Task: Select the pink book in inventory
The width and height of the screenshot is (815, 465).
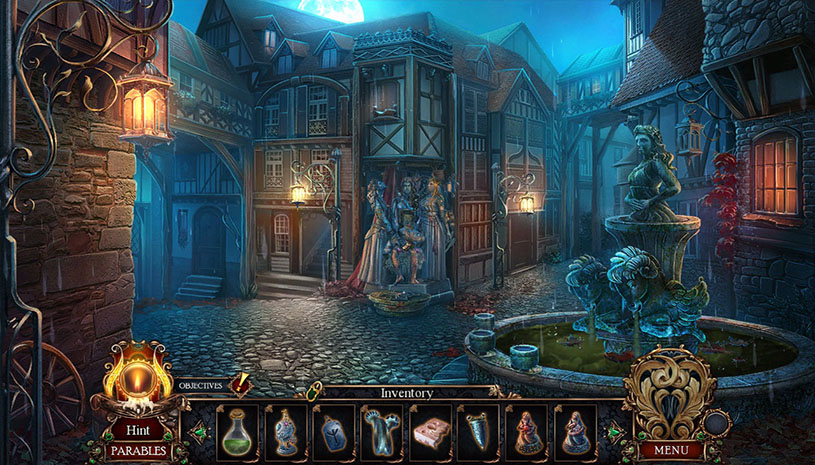Action: click(430, 432)
